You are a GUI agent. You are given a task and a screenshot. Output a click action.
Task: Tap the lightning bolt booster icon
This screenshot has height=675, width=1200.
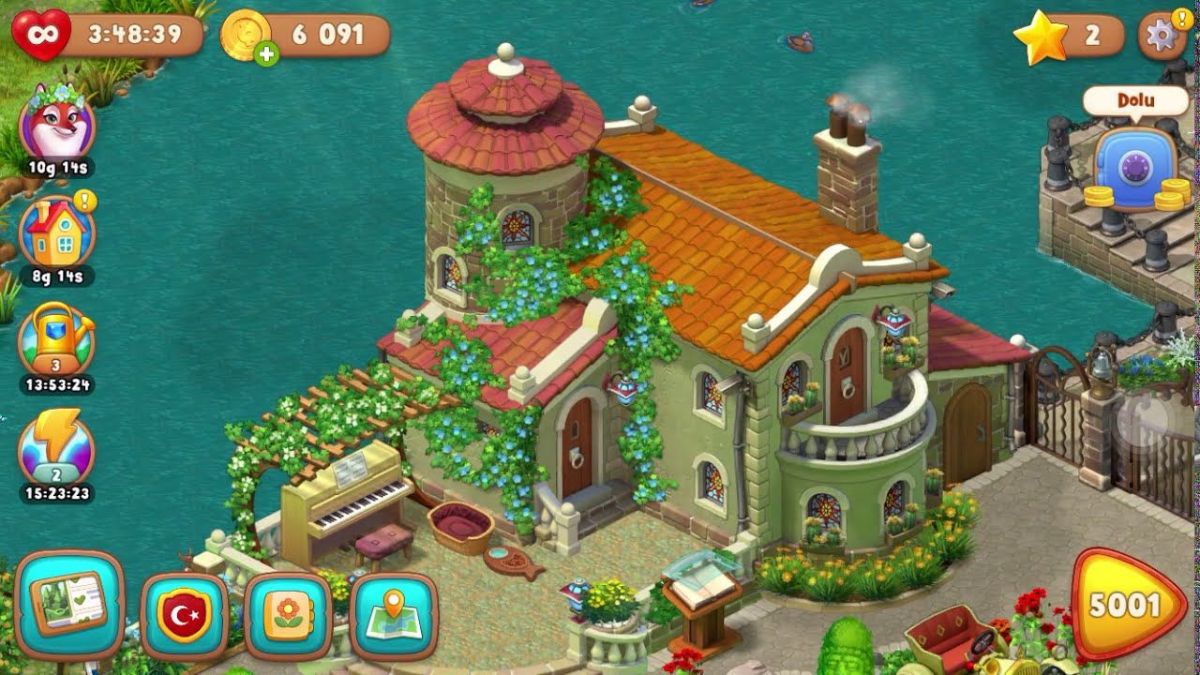pyautogui.click(x=57, y=447)
